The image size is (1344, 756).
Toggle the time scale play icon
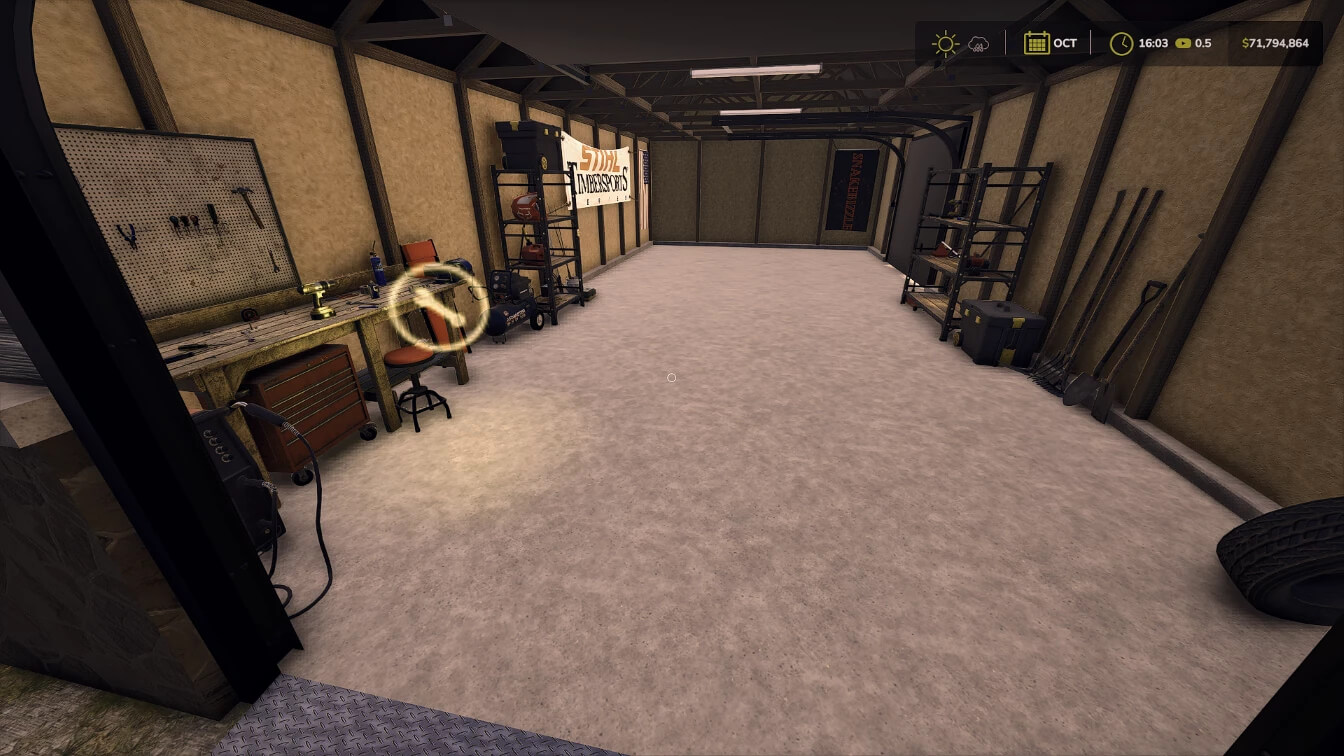tap(1183, 43)
